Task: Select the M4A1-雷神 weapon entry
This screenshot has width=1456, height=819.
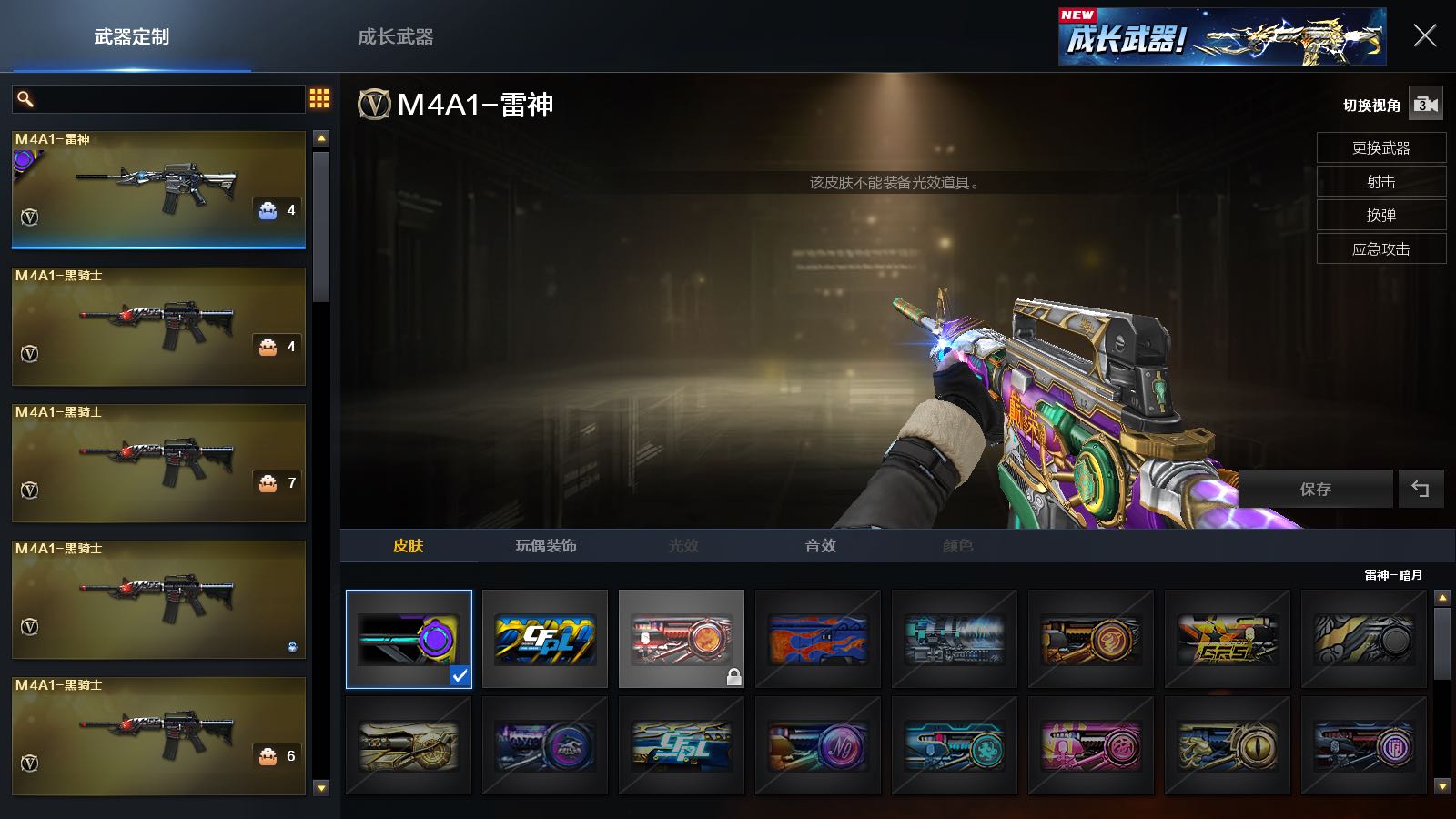Action: pos(158,189)
